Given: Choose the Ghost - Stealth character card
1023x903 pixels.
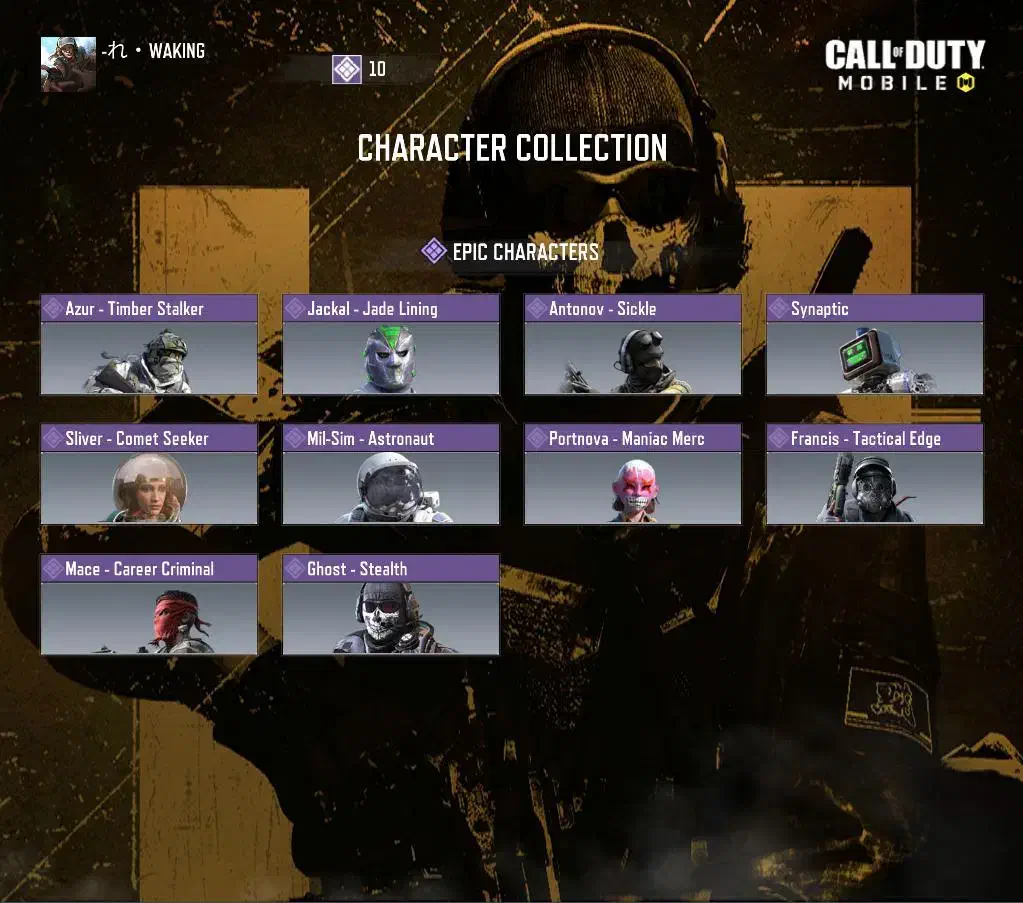Looking at the screenshot, I should [x=391, y=605].
